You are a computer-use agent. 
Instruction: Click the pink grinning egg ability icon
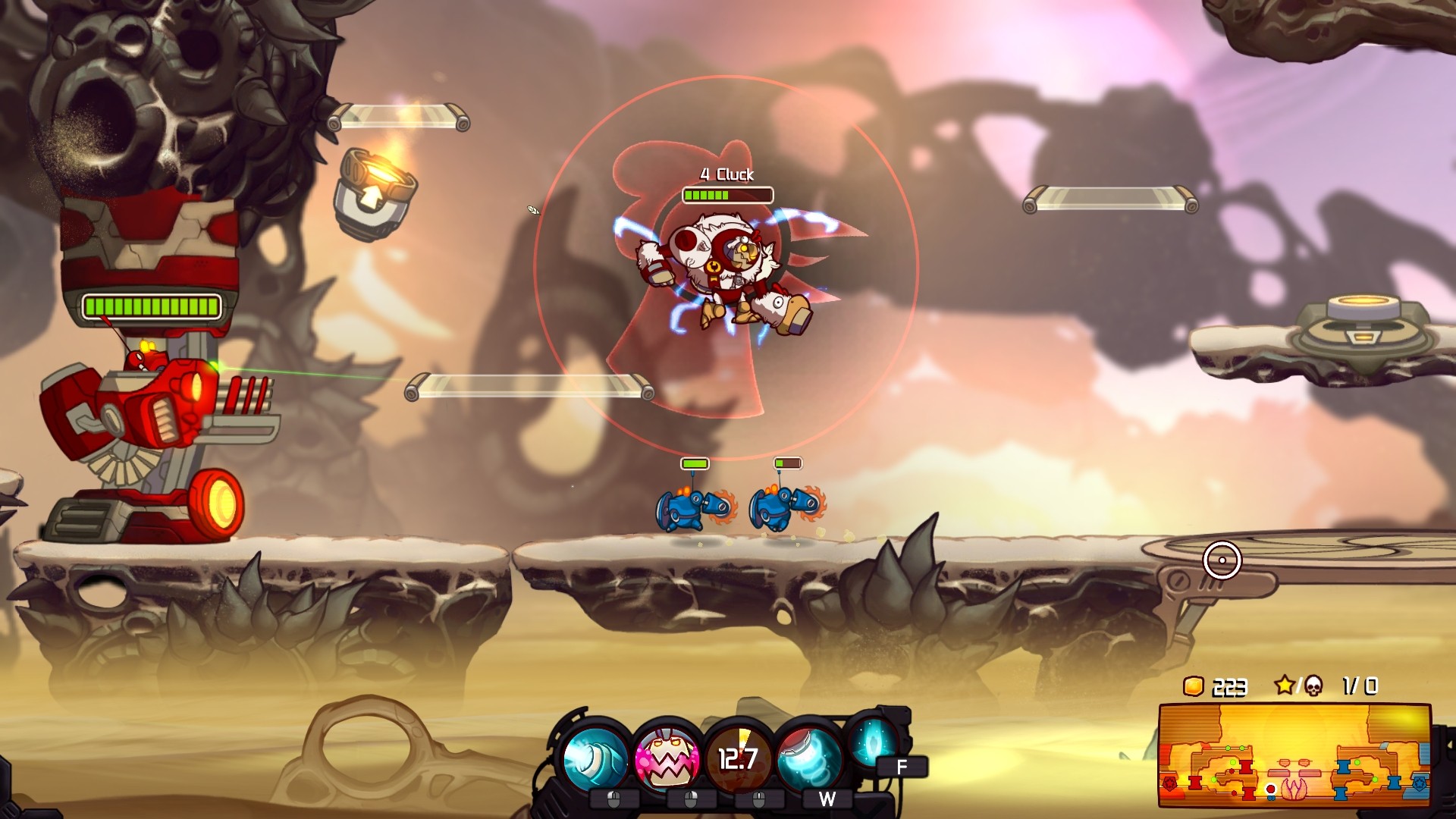(x=666, y=758)
